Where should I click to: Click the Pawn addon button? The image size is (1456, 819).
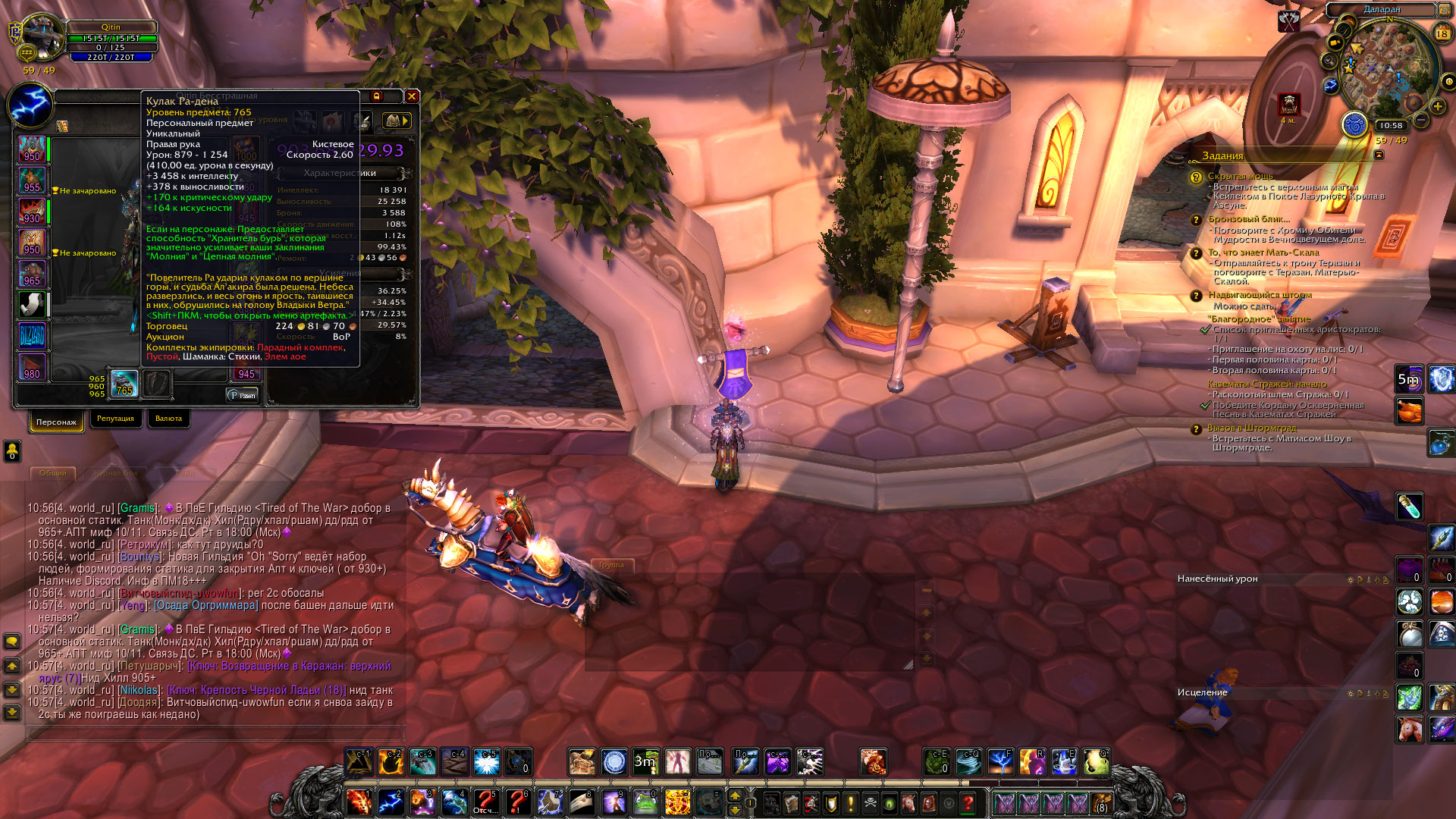coord(243,395)
